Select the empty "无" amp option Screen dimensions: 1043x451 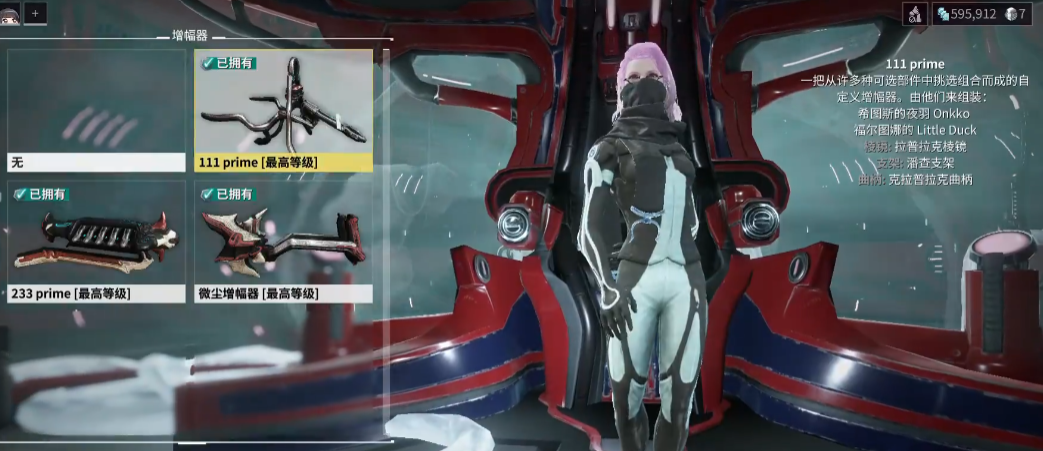pyautogui.click(x=97, y=110)
